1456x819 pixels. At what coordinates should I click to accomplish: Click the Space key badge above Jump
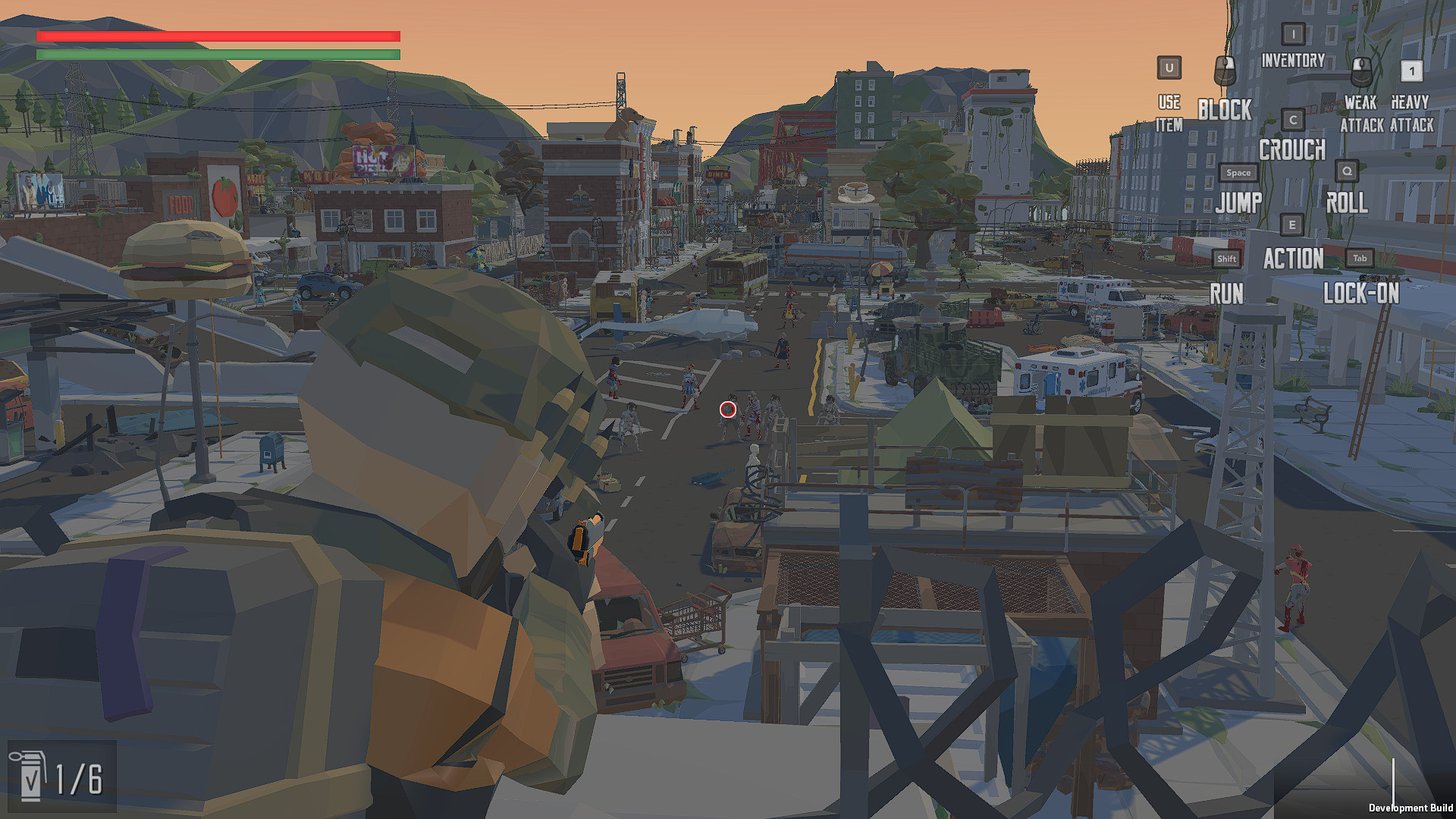pos(1238,172)
